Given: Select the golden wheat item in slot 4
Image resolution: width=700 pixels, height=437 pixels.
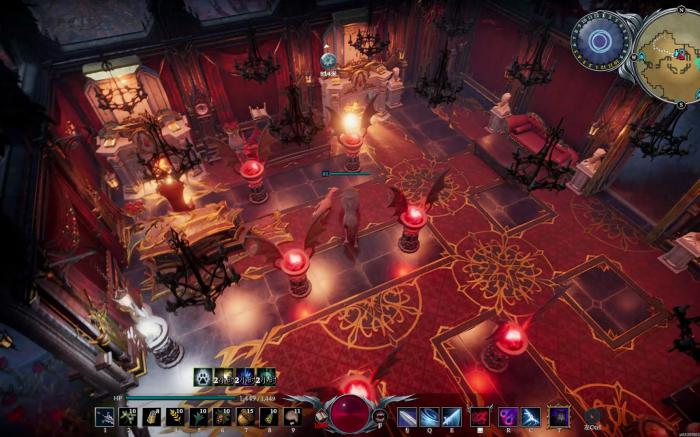Looking at the screenshot, I should point(176,416).
